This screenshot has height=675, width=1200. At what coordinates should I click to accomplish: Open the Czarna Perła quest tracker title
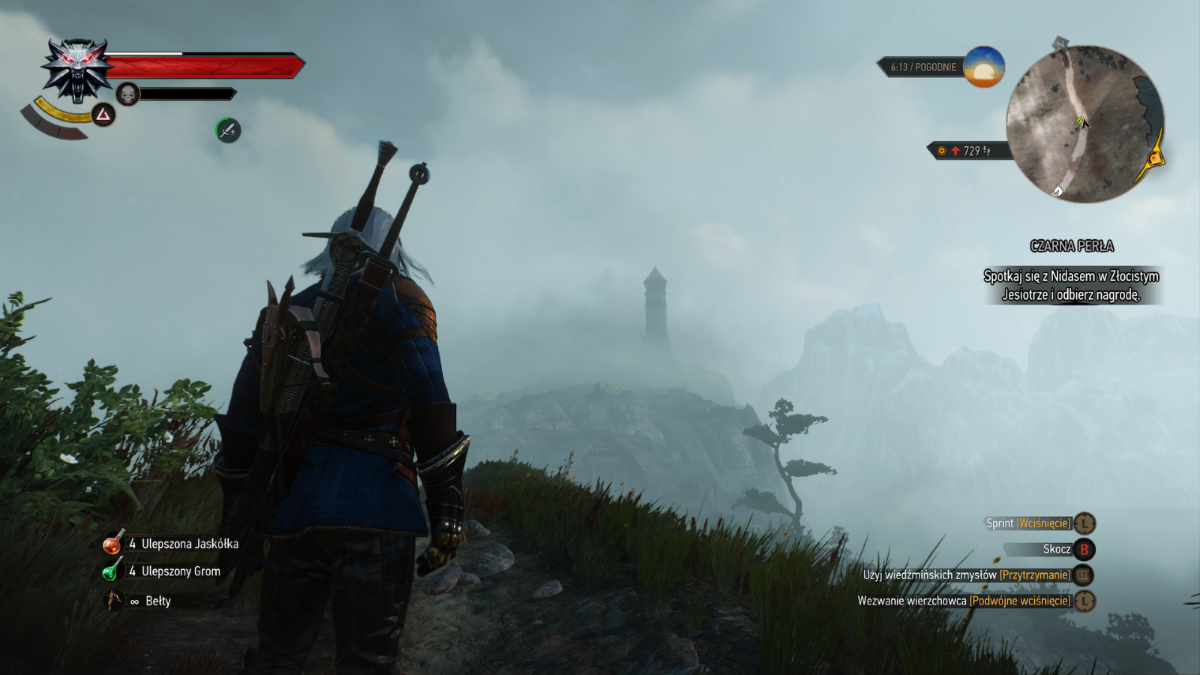[1071, 246]
